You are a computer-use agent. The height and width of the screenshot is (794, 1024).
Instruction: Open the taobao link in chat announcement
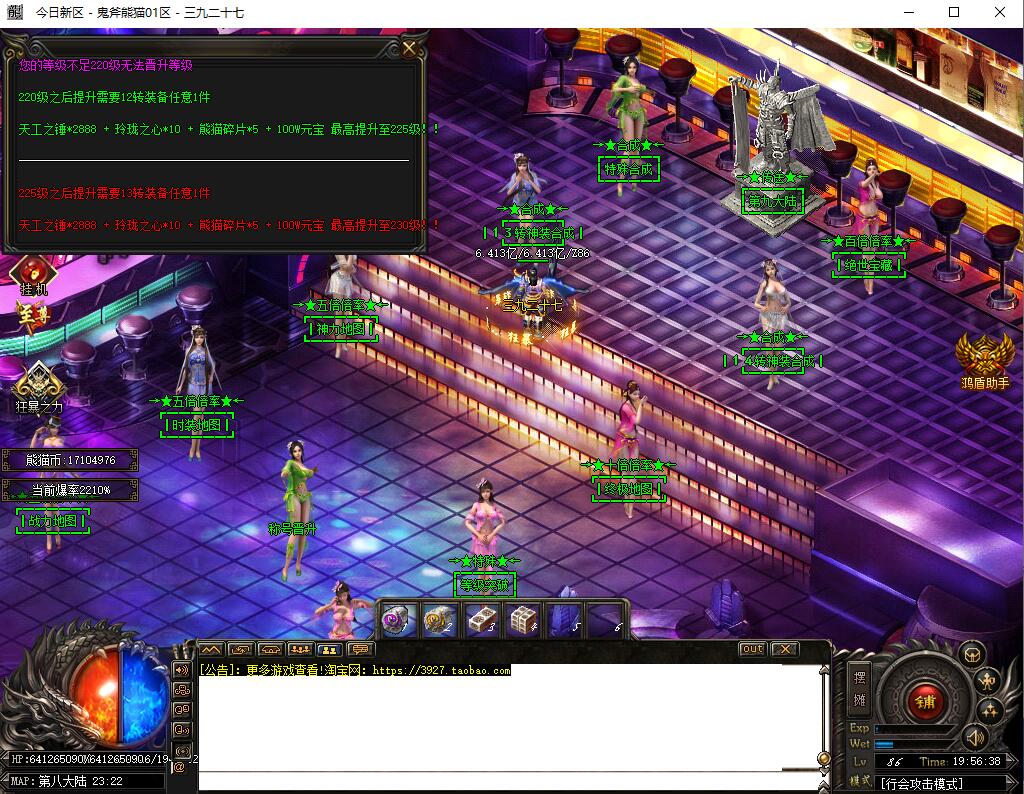[x=441, y=671]
